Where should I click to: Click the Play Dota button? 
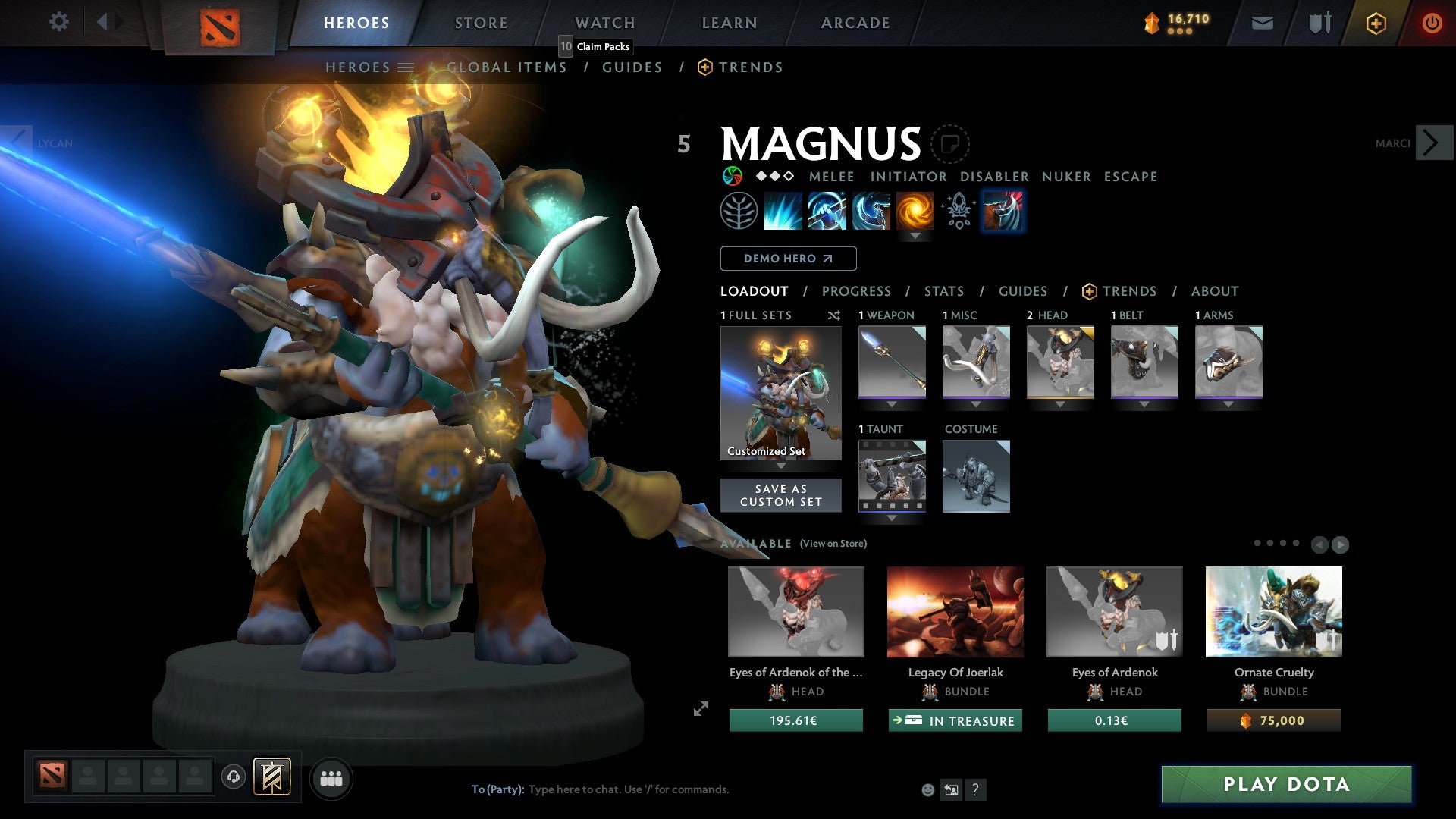pos(1285,785)
